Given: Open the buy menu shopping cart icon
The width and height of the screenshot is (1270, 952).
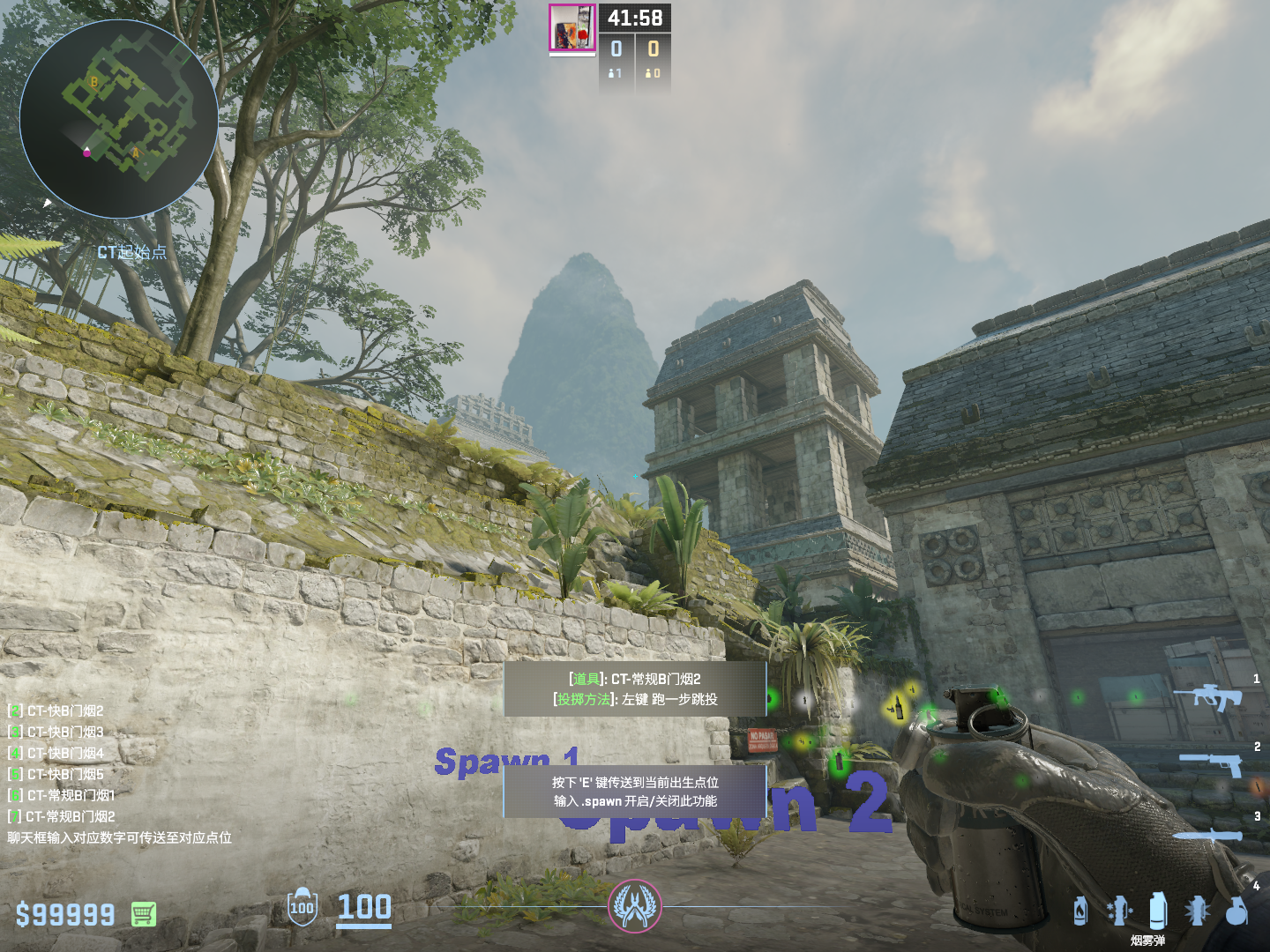Looking at the screenshot, I should pos(144,914).
